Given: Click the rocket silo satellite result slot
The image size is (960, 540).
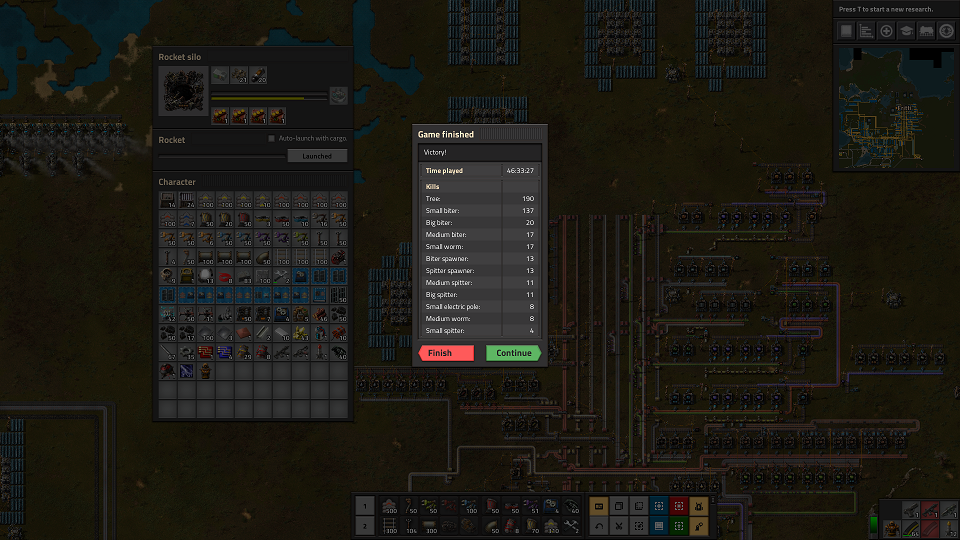Looking at the screenshot, I should coord(339,96).
